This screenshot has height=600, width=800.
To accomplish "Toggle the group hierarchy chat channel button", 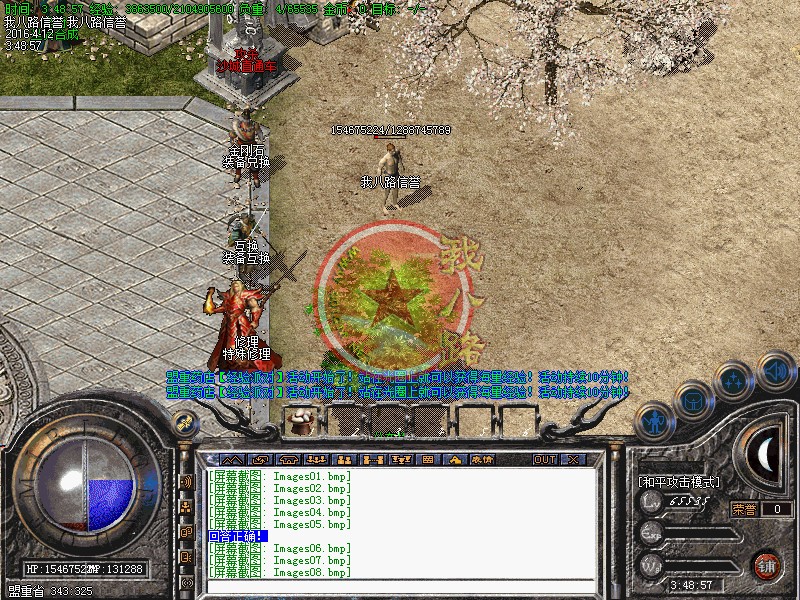I will tap(186, 506).
